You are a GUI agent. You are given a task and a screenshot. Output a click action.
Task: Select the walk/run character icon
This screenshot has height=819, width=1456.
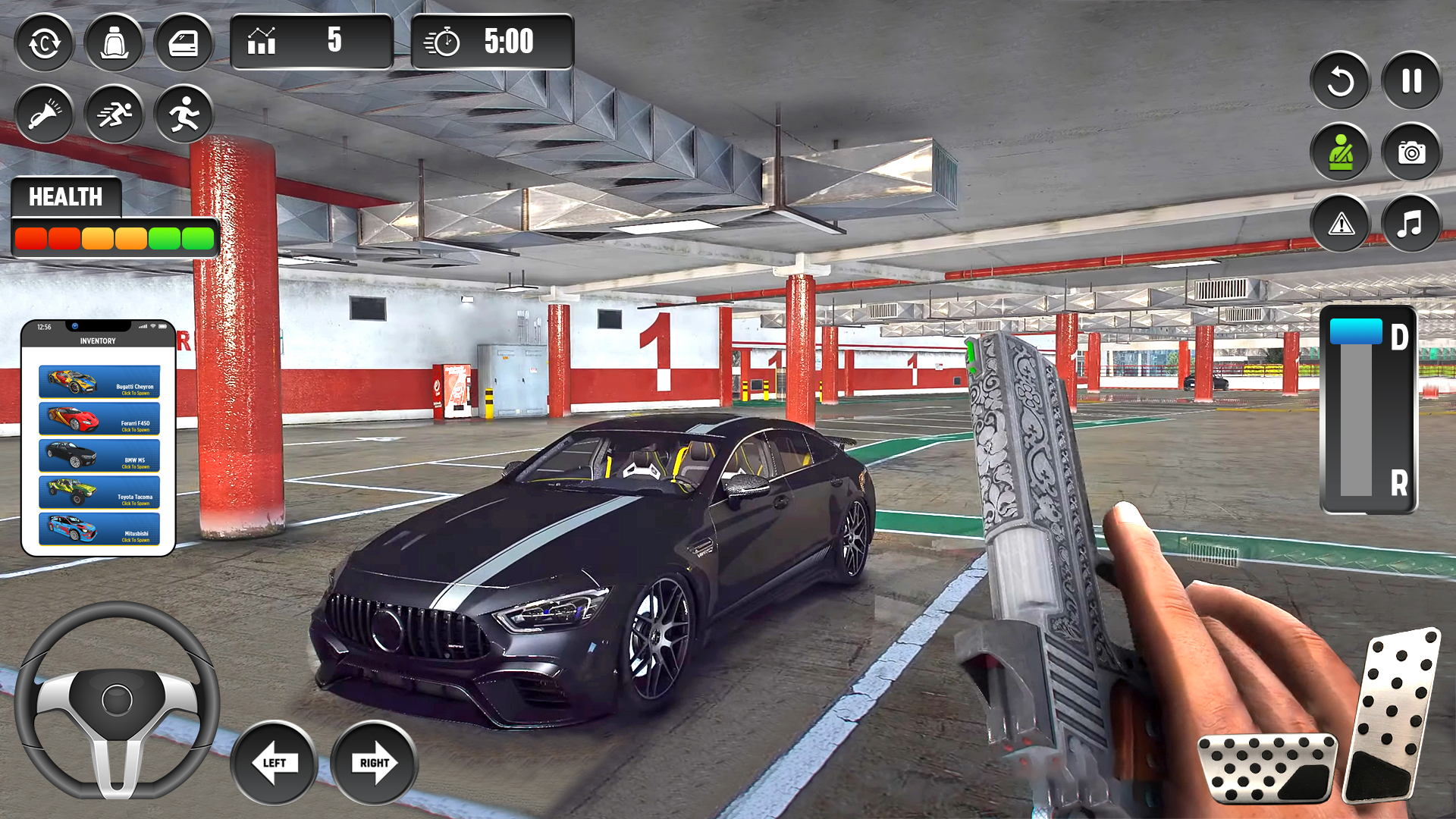(x=184, y=114)
